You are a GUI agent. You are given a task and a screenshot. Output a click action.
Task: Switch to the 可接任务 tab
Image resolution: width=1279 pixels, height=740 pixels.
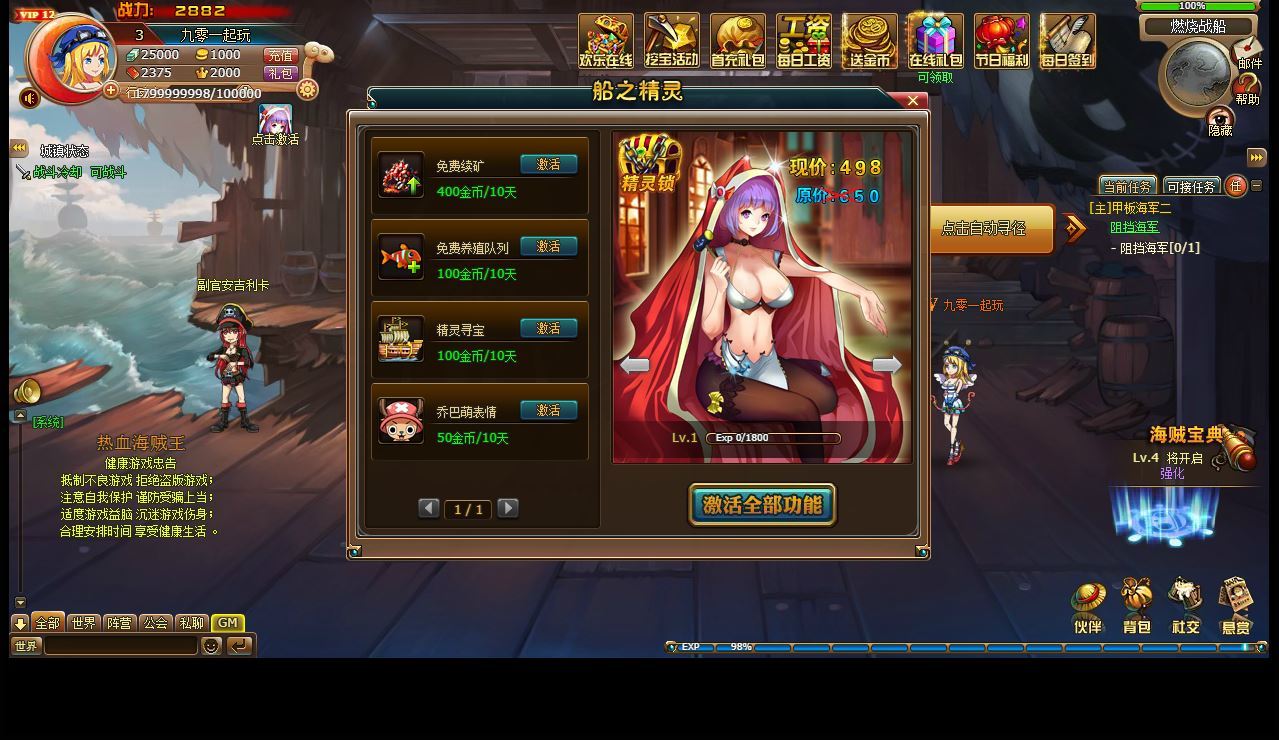[1191, 187]
